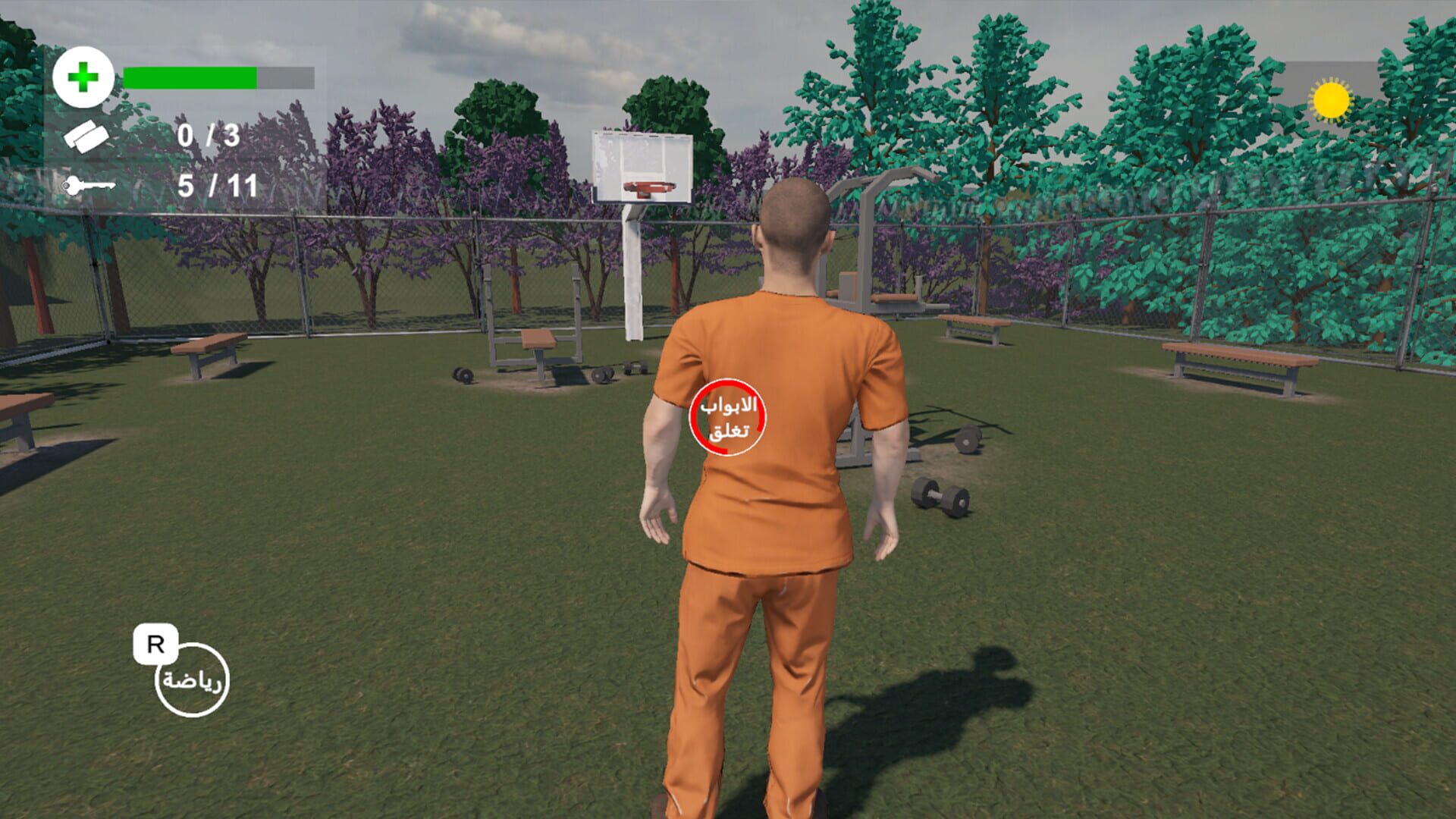Image resolution: width=1456 pixels, height=819 pixels.
Task: Click the yellow sun weather icon
Action: point(1331,100)
